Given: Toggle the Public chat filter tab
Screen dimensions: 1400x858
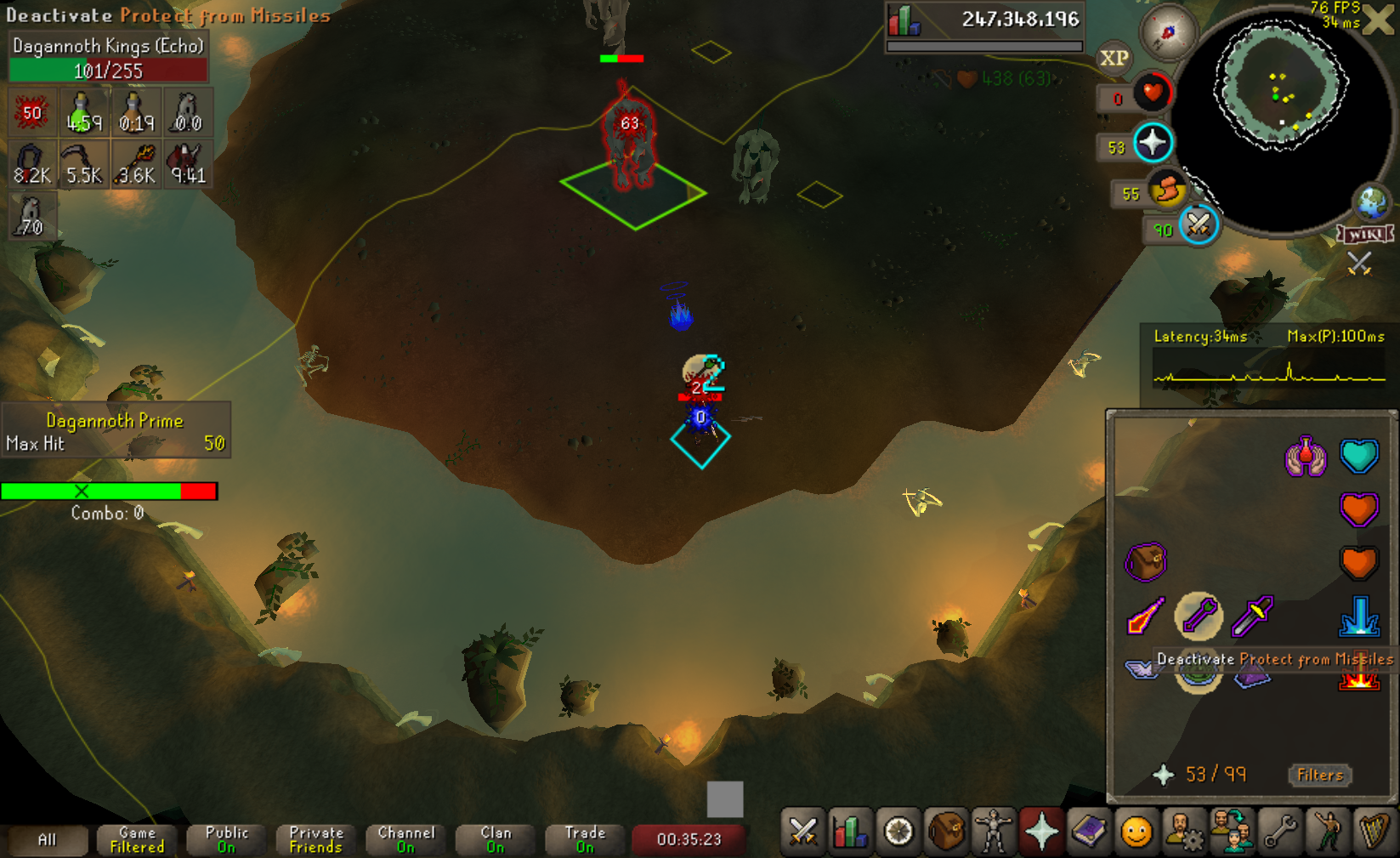Looking at the screenshot, I should 226,840.
